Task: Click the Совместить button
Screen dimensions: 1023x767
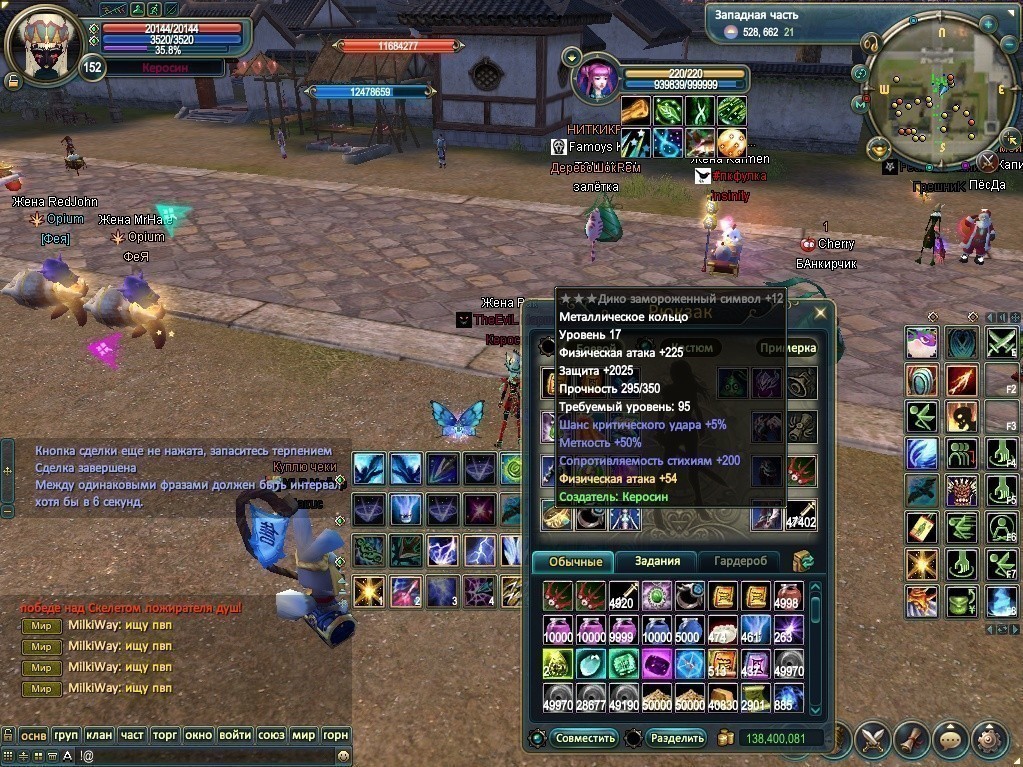Action: 585,738
